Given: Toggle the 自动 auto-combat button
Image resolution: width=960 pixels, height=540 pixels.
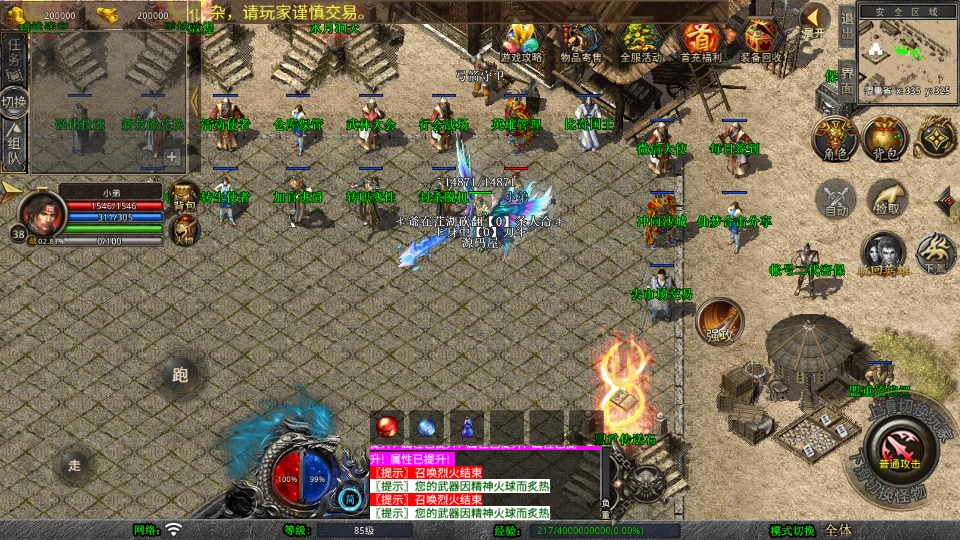Looking at the screenshot, I should pos(834,198).
